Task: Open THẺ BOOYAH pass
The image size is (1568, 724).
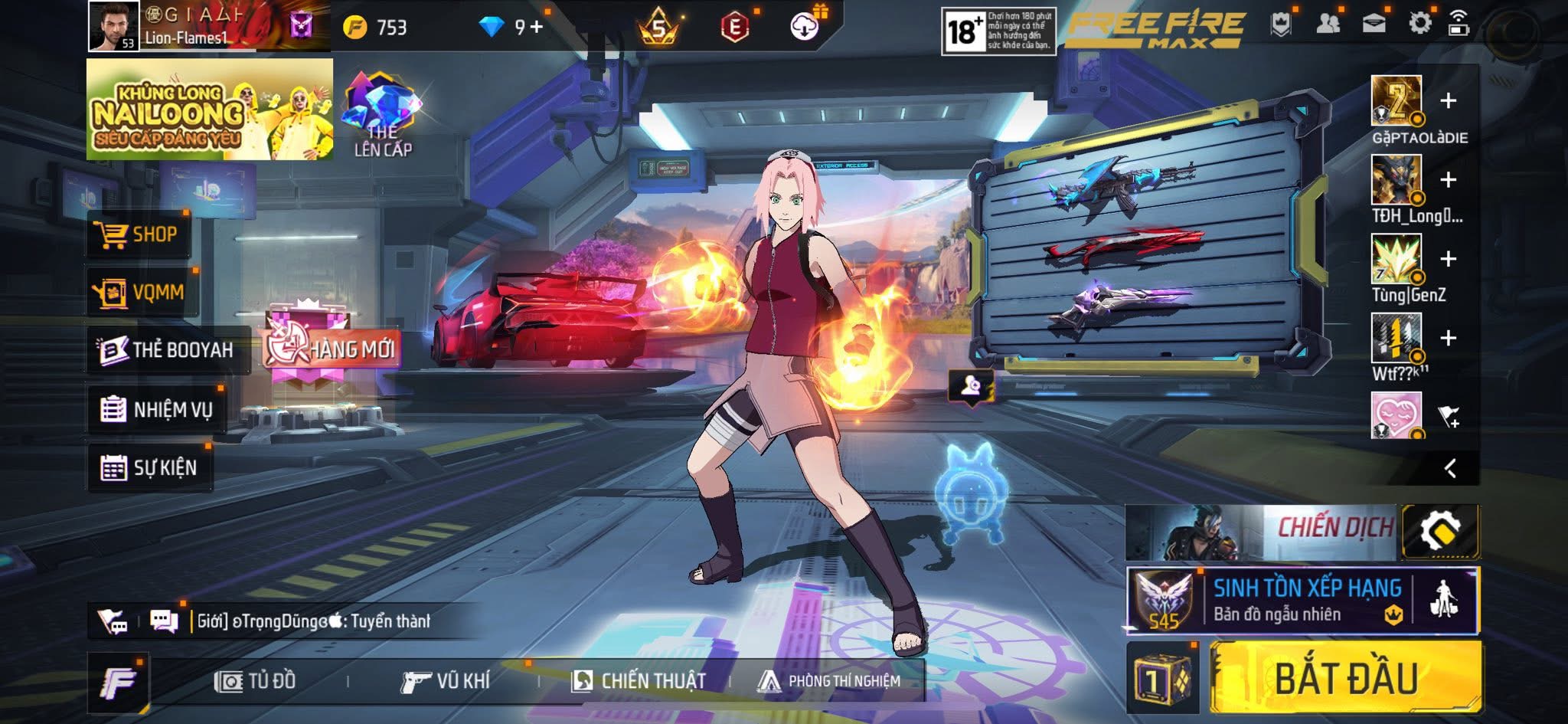Action: point(167,350)
